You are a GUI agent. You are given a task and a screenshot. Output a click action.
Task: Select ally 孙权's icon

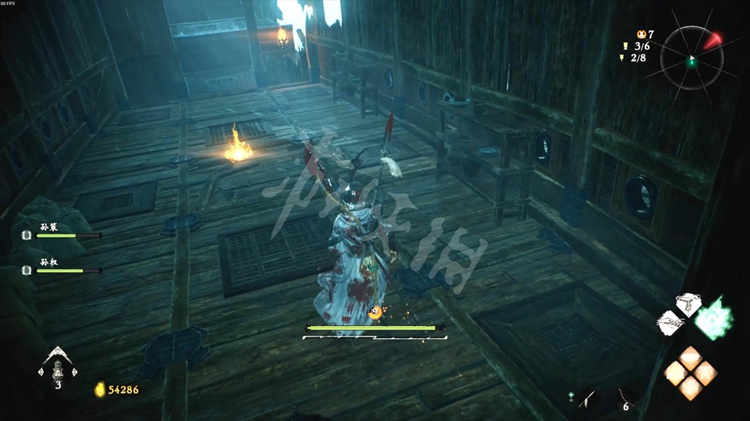pos(28,270)
